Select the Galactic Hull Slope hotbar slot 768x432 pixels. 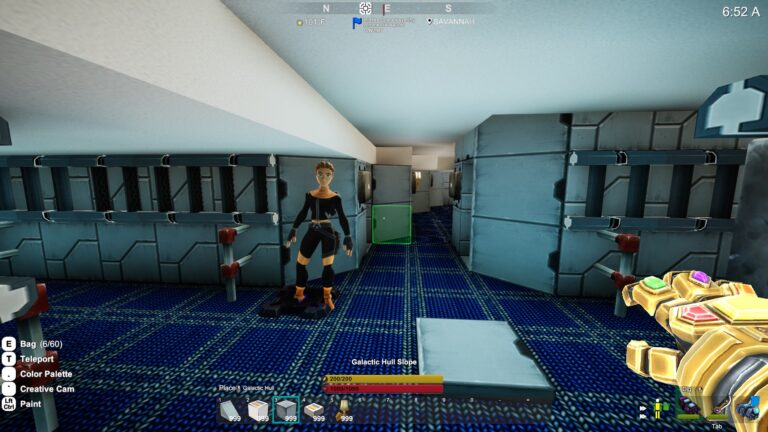point(230,409)
